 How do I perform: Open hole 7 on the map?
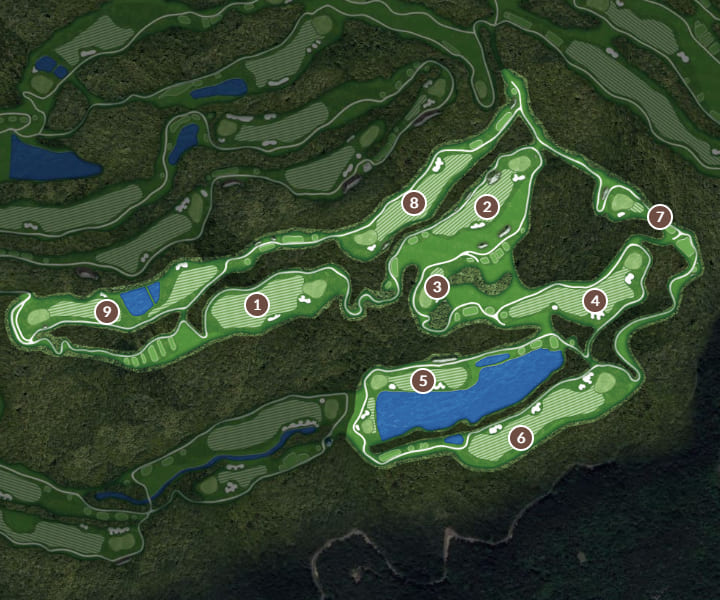[x=659, y=215]
